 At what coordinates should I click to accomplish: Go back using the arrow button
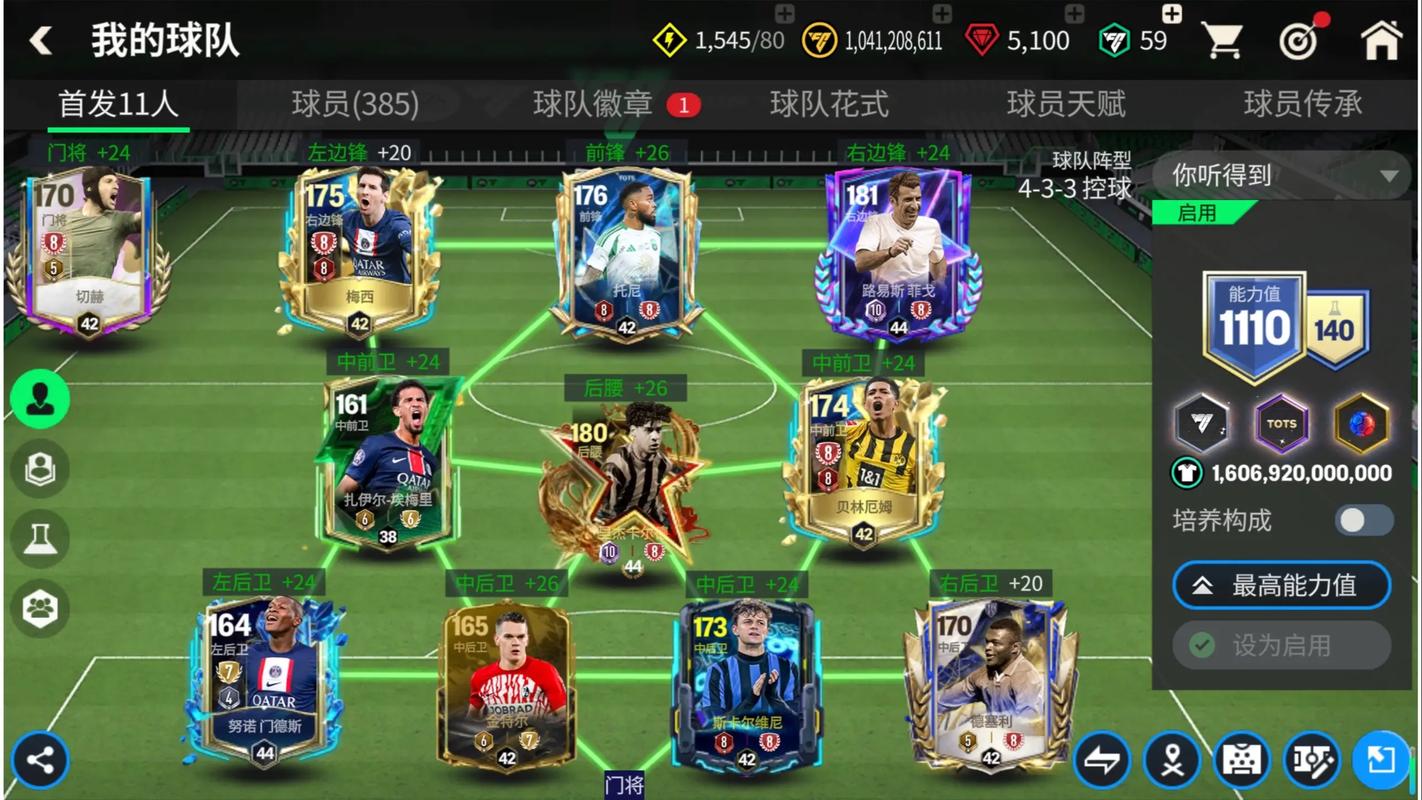[x=40, y=41]
